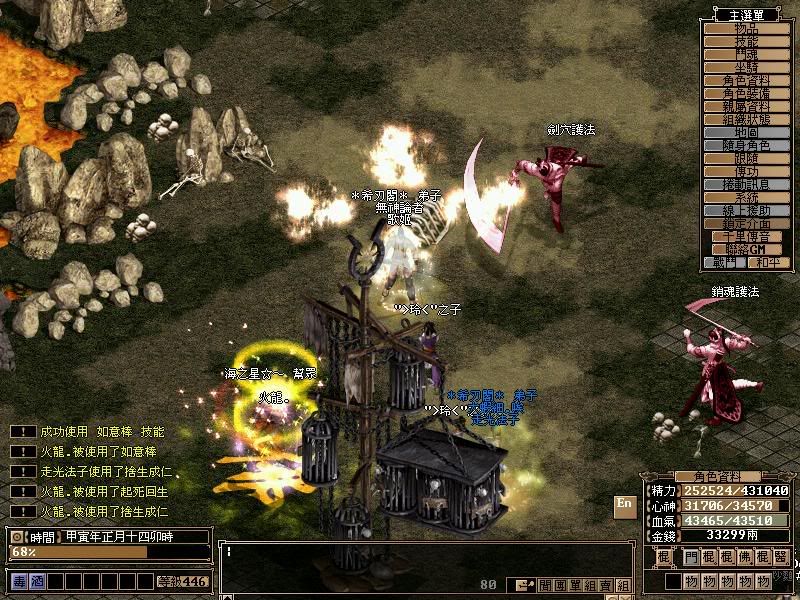800x600 pixels.
Task: Open the 物品 items menu entry
Action: pos(747,29)
